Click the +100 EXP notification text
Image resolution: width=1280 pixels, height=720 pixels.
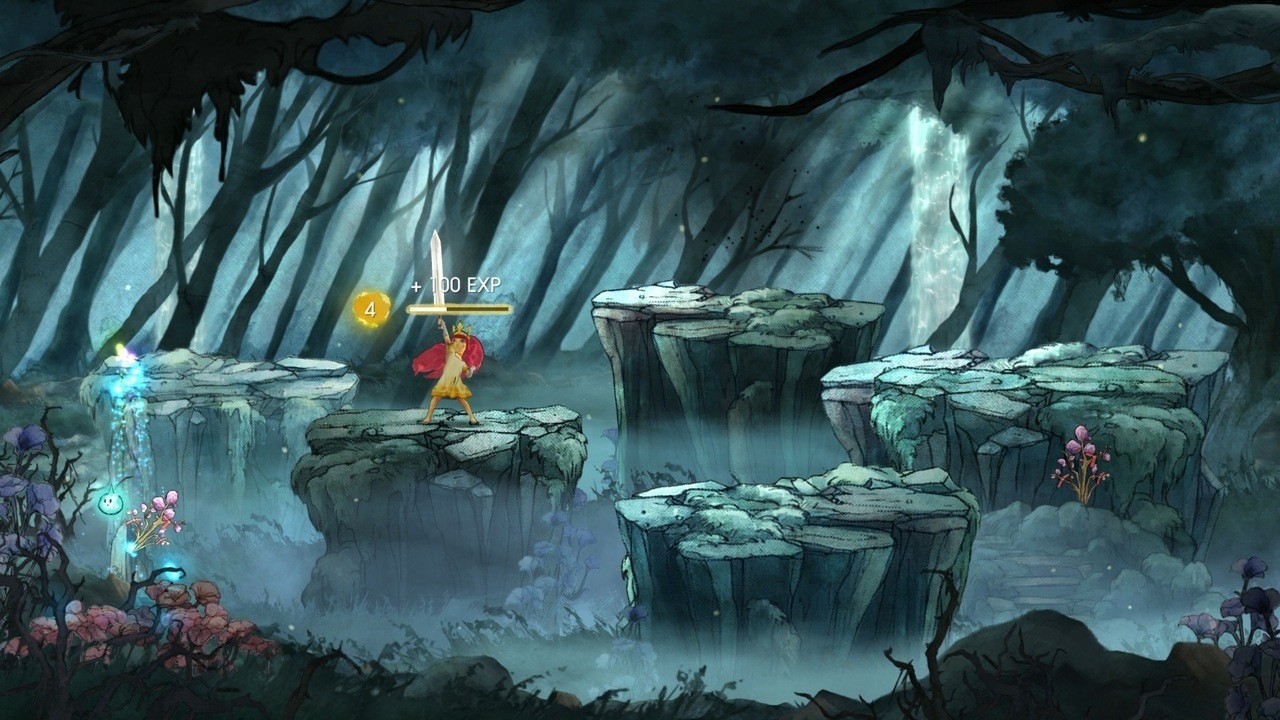(x=457, y=286)
